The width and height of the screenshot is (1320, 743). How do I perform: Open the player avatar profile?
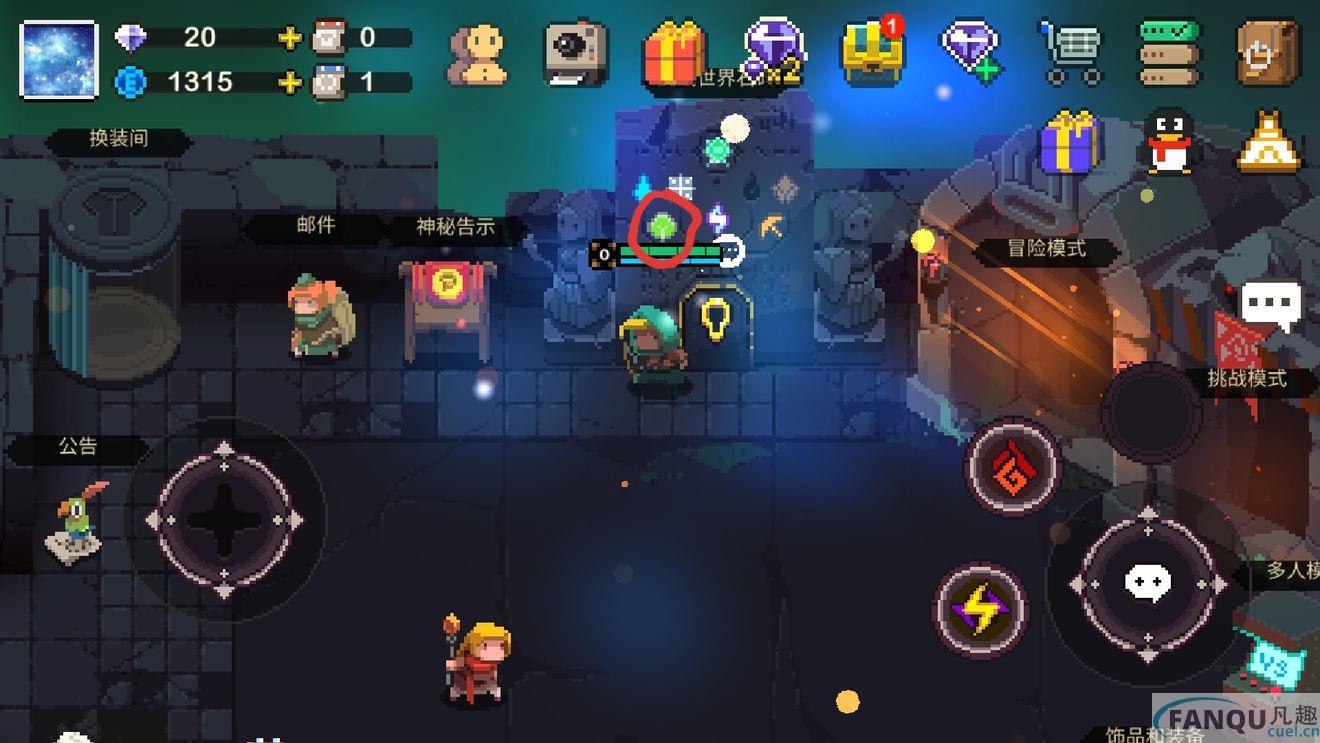pos(59,59)
